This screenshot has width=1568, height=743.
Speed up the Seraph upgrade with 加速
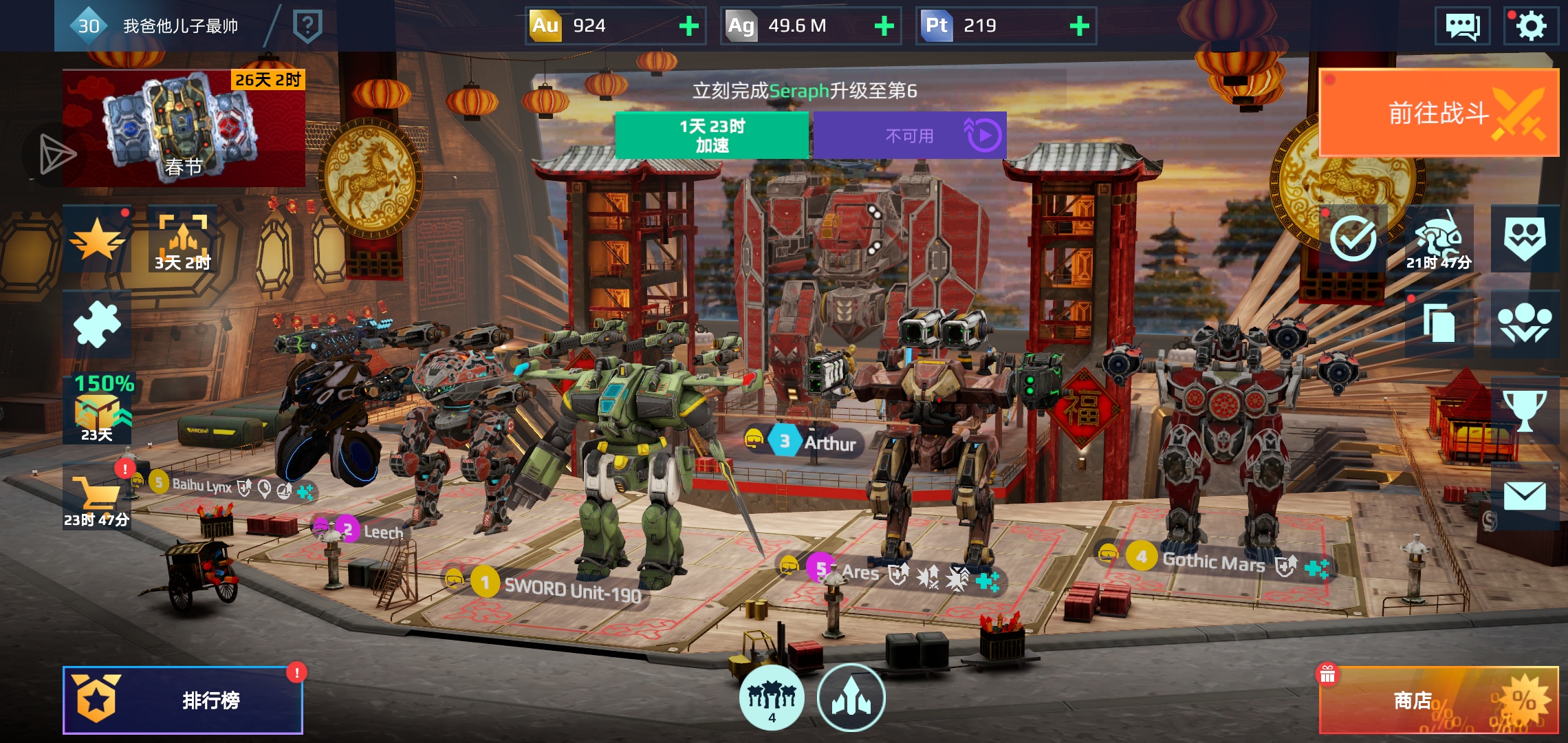712,136
